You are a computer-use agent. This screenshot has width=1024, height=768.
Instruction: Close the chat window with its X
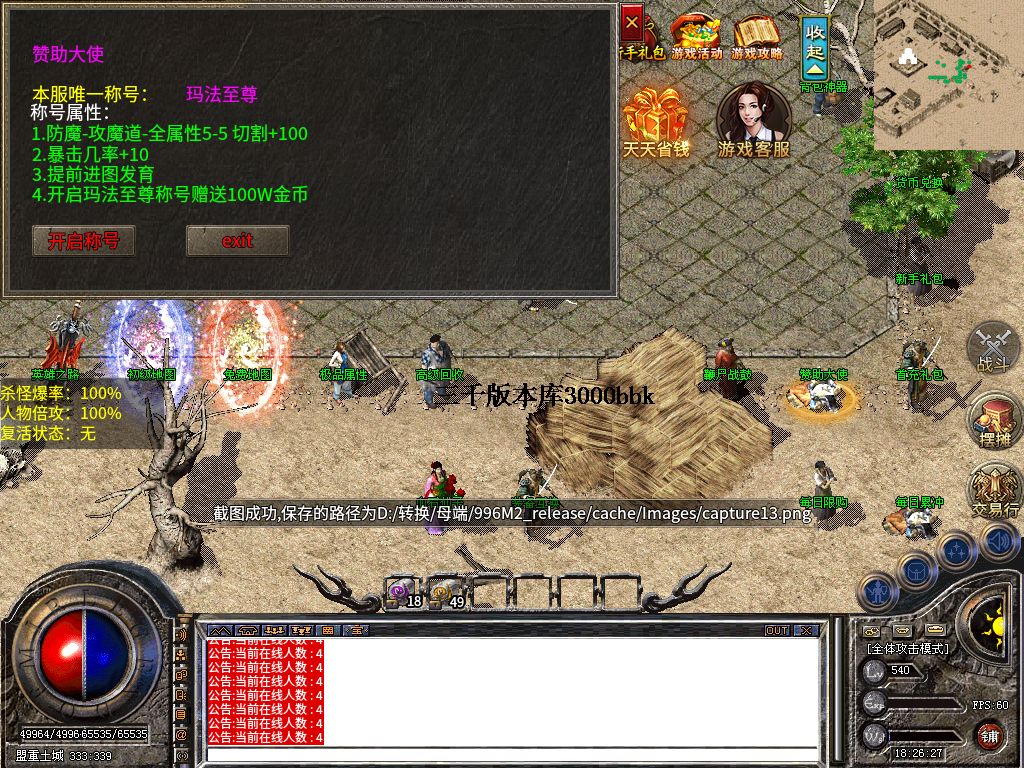808,631
